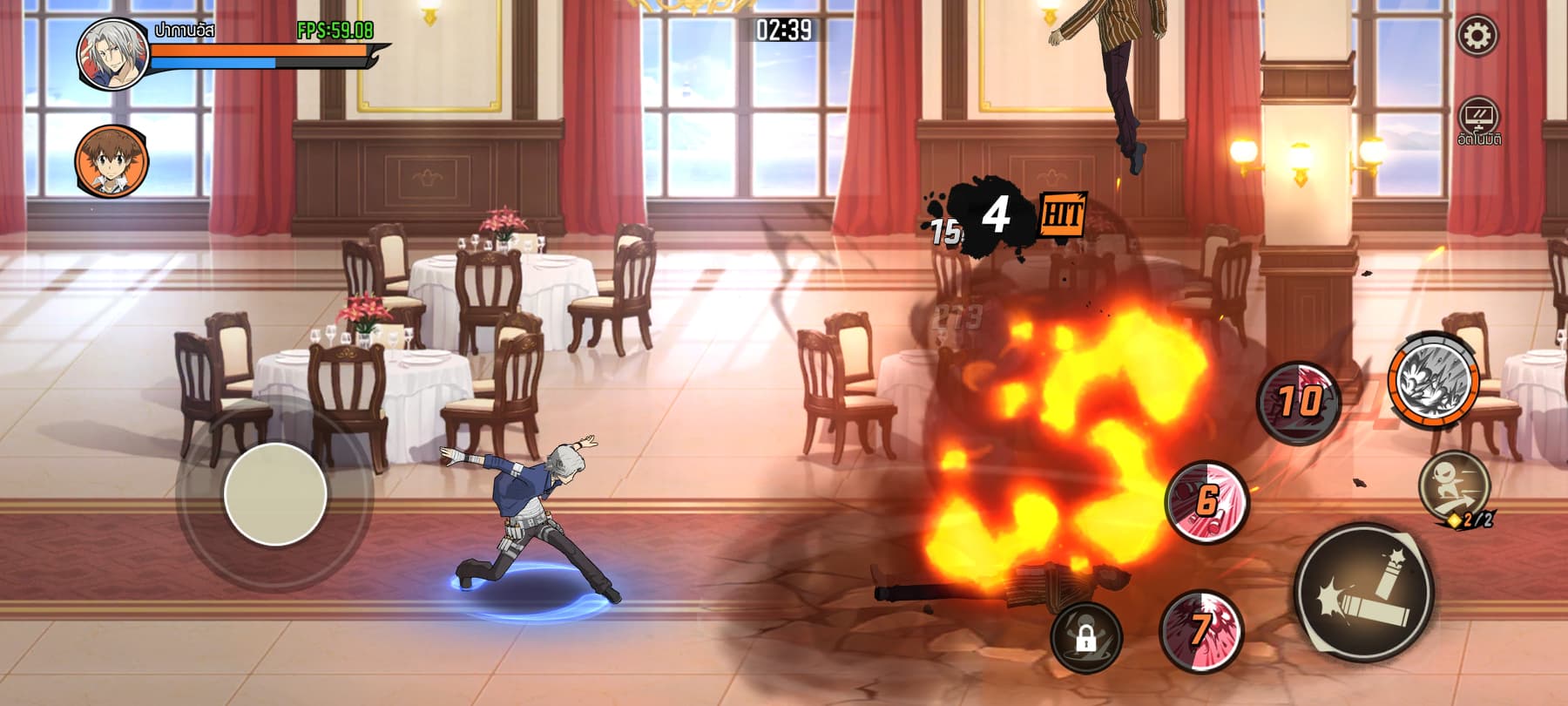This screenshot has width=1568, height=706.
Task: Activate the skill with 6 cooldown
Action: point(1206,502)
